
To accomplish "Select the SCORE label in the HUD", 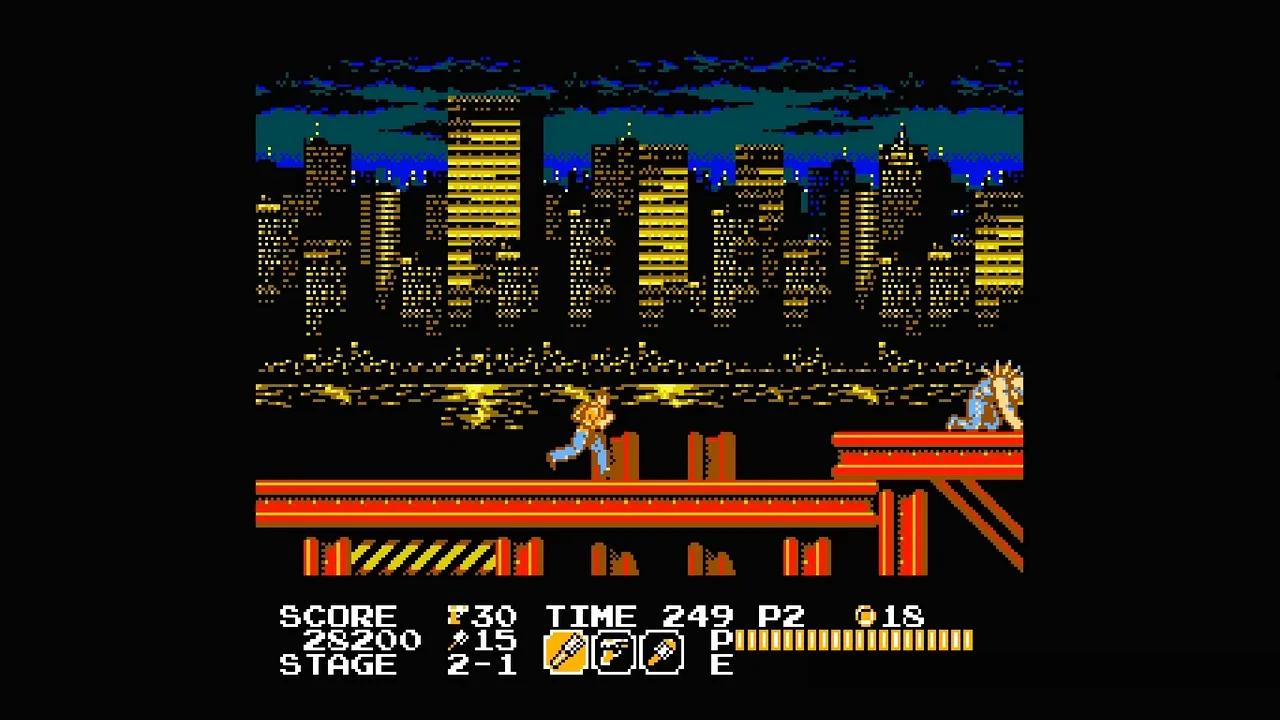I will [x=337, y=616].
